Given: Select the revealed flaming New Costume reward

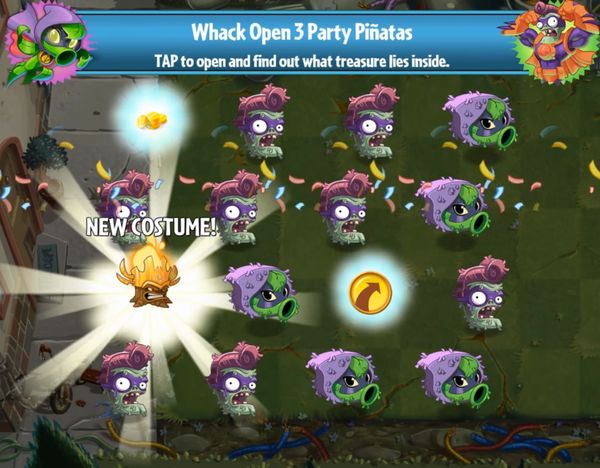Looking at the screenshot, I should click(x=148, y=283).
